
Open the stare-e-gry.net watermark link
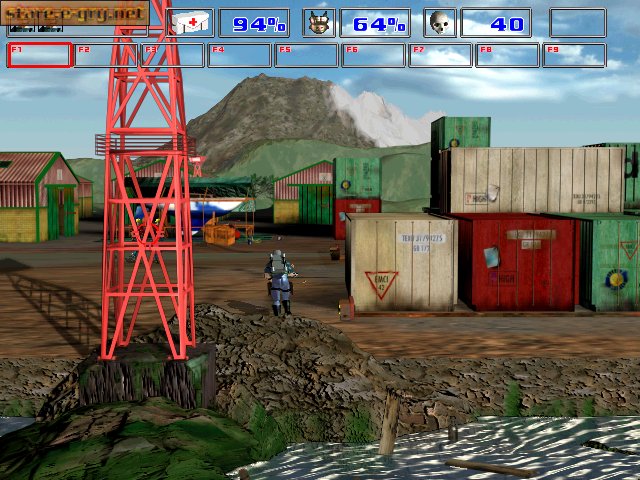click(74, 13)
